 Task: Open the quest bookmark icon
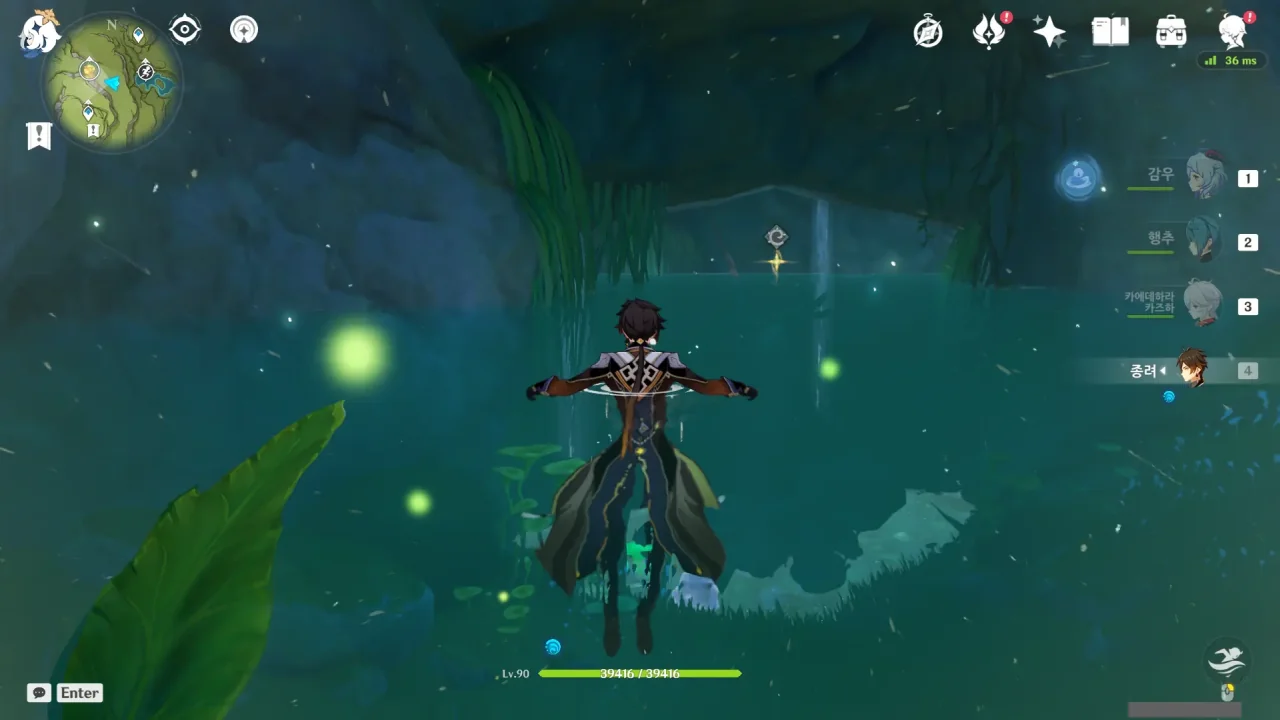[x=39, y=136]
